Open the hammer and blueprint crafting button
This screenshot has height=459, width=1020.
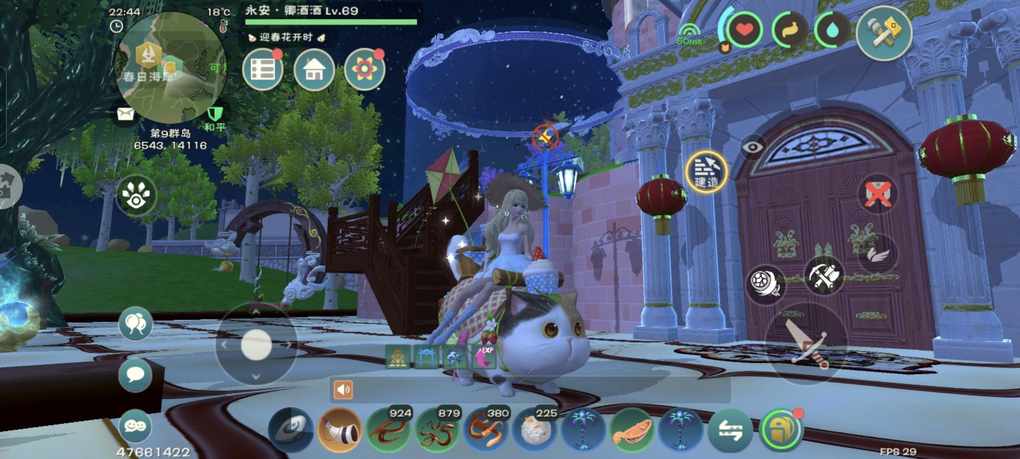(884, 33)
